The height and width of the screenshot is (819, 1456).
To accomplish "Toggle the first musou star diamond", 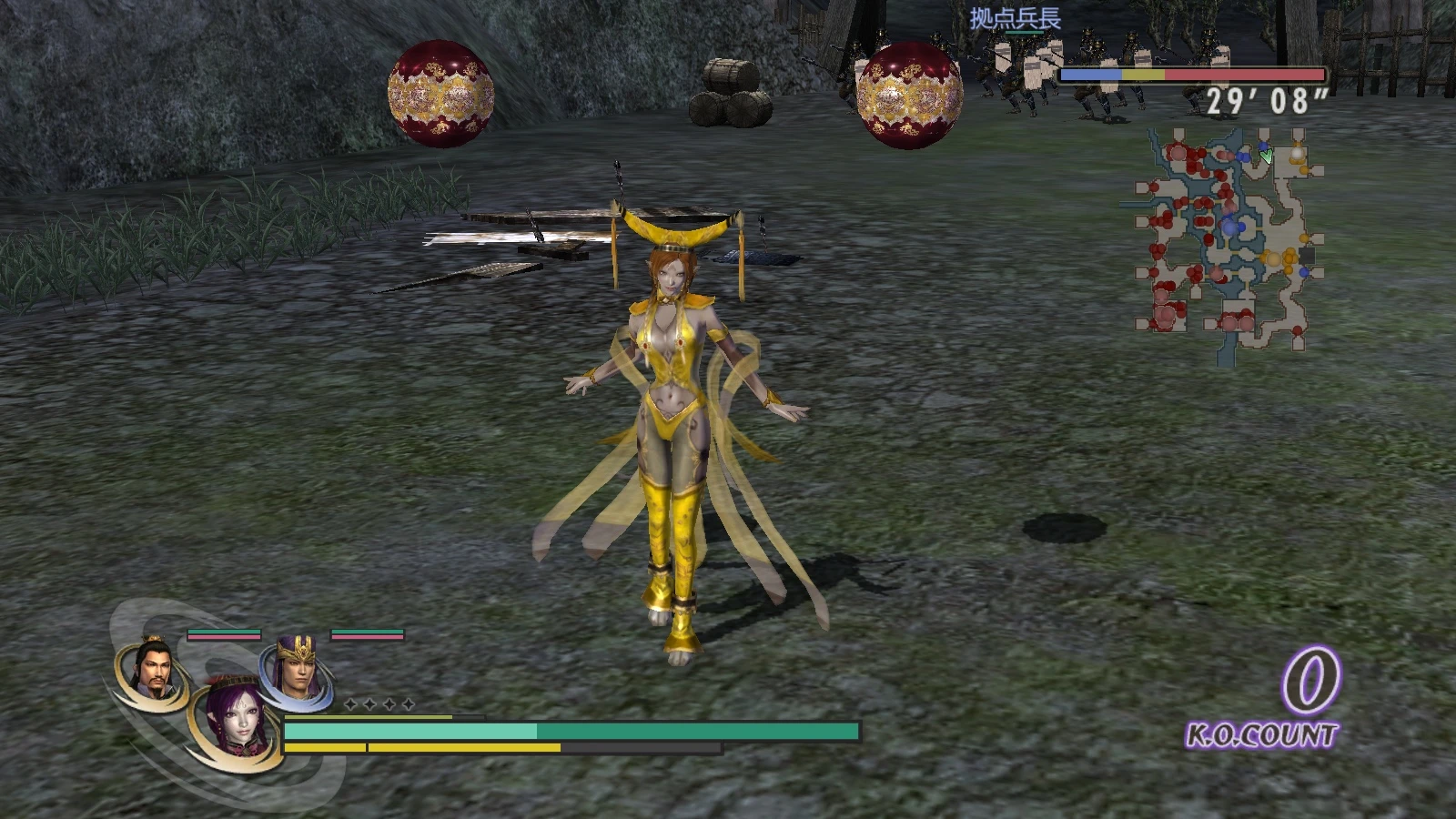I will click(x=350, y=704).
